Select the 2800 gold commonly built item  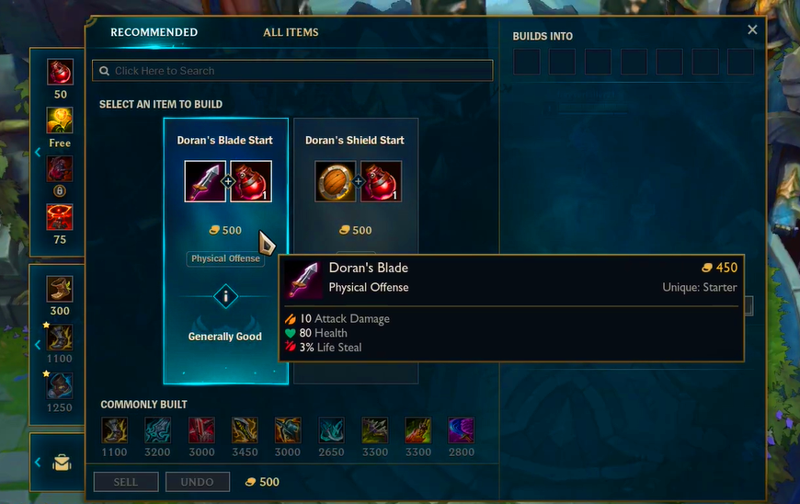[461, 430]
